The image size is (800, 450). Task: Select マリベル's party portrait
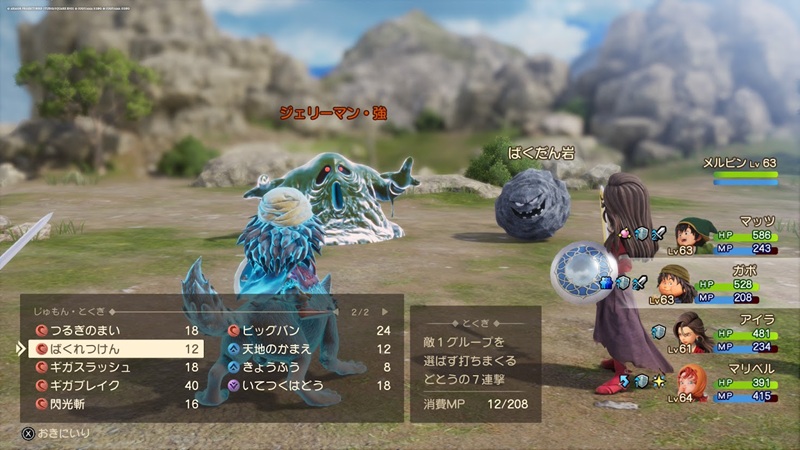point(691,382)
